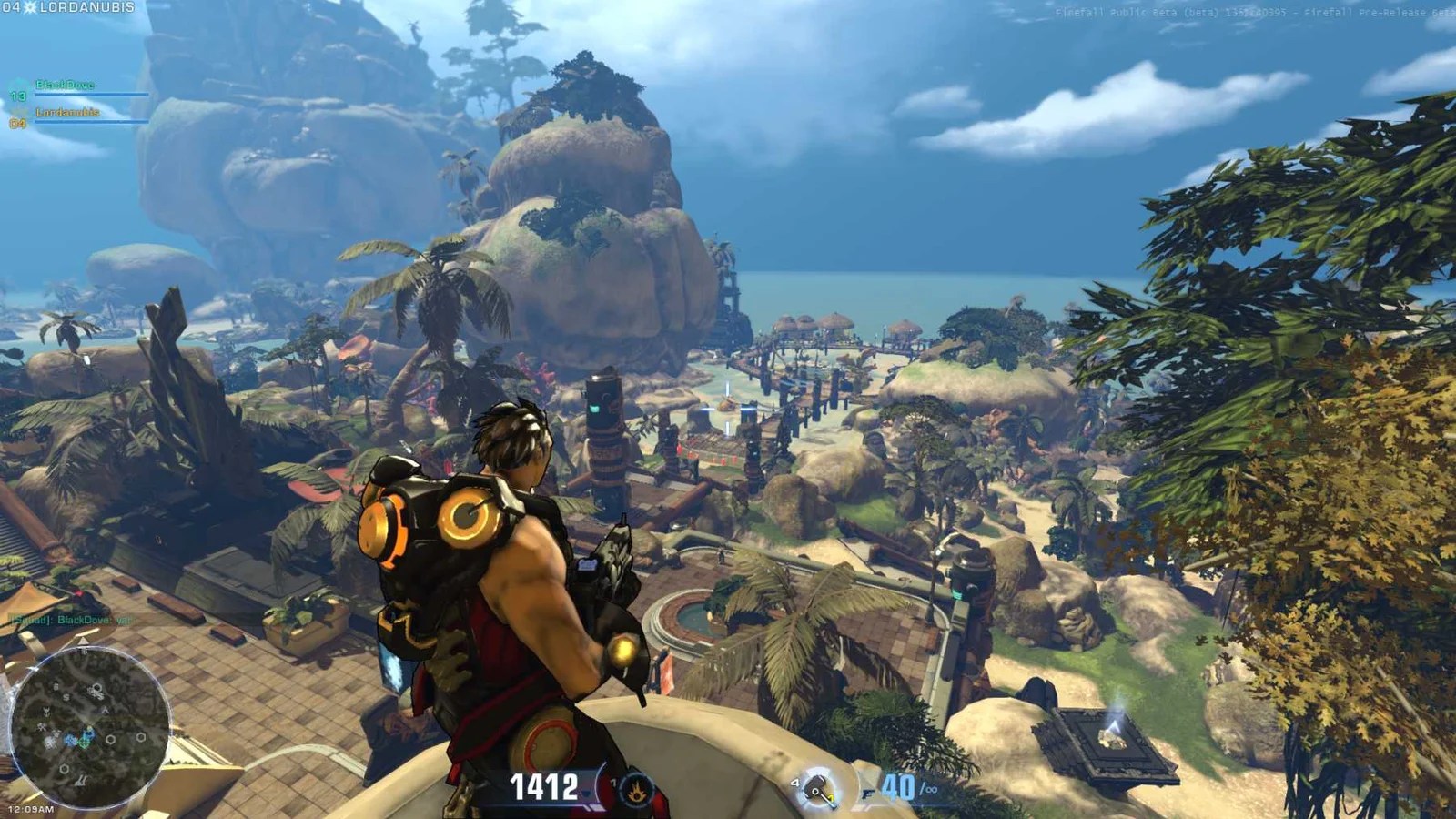Select the green player marker on the minimap

[84, 743]
